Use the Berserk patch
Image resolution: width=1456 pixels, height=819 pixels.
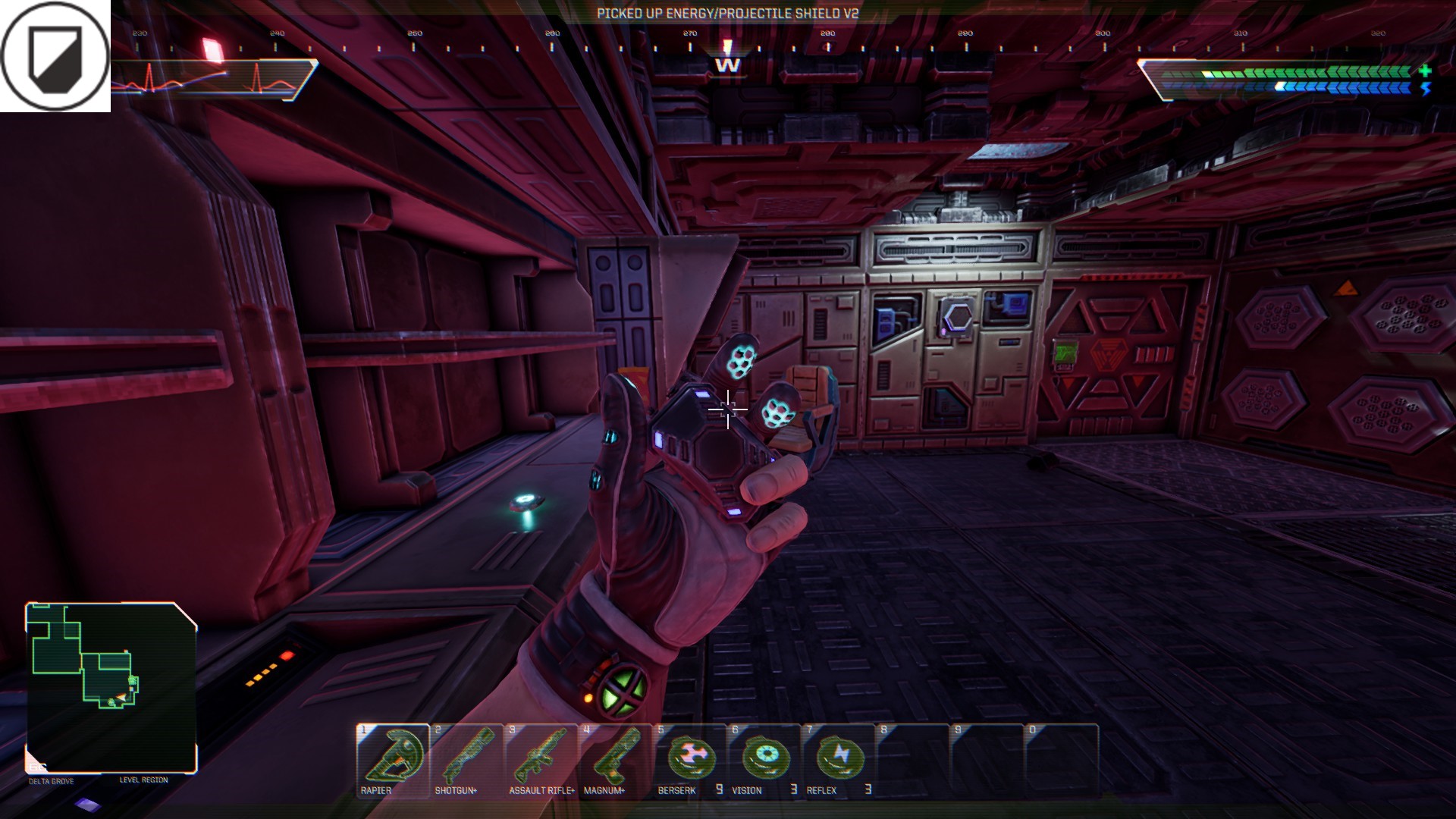tap(689, 760)
